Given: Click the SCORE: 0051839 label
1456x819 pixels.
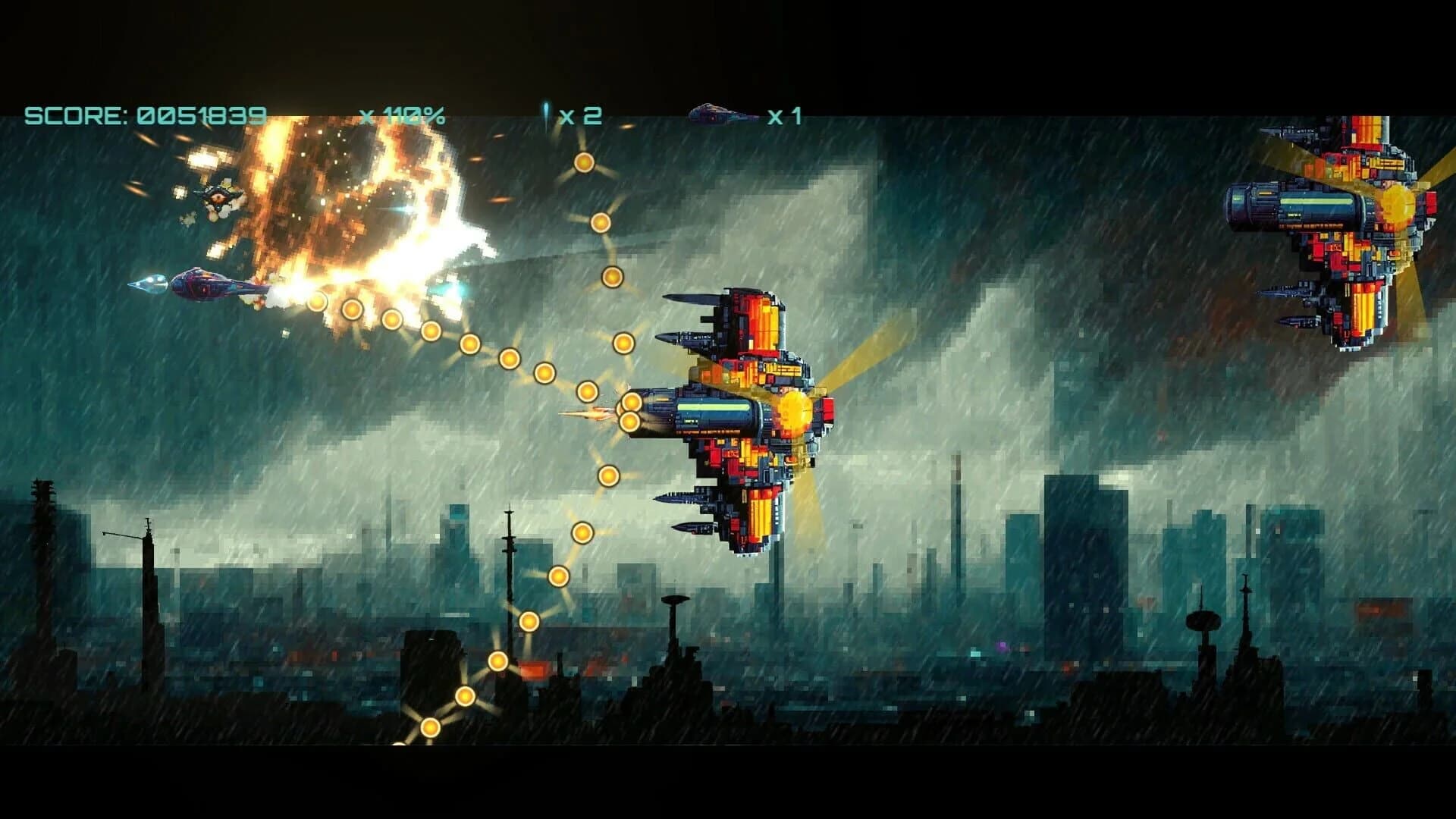Looking at the screenshot, I should coord(144,115).
